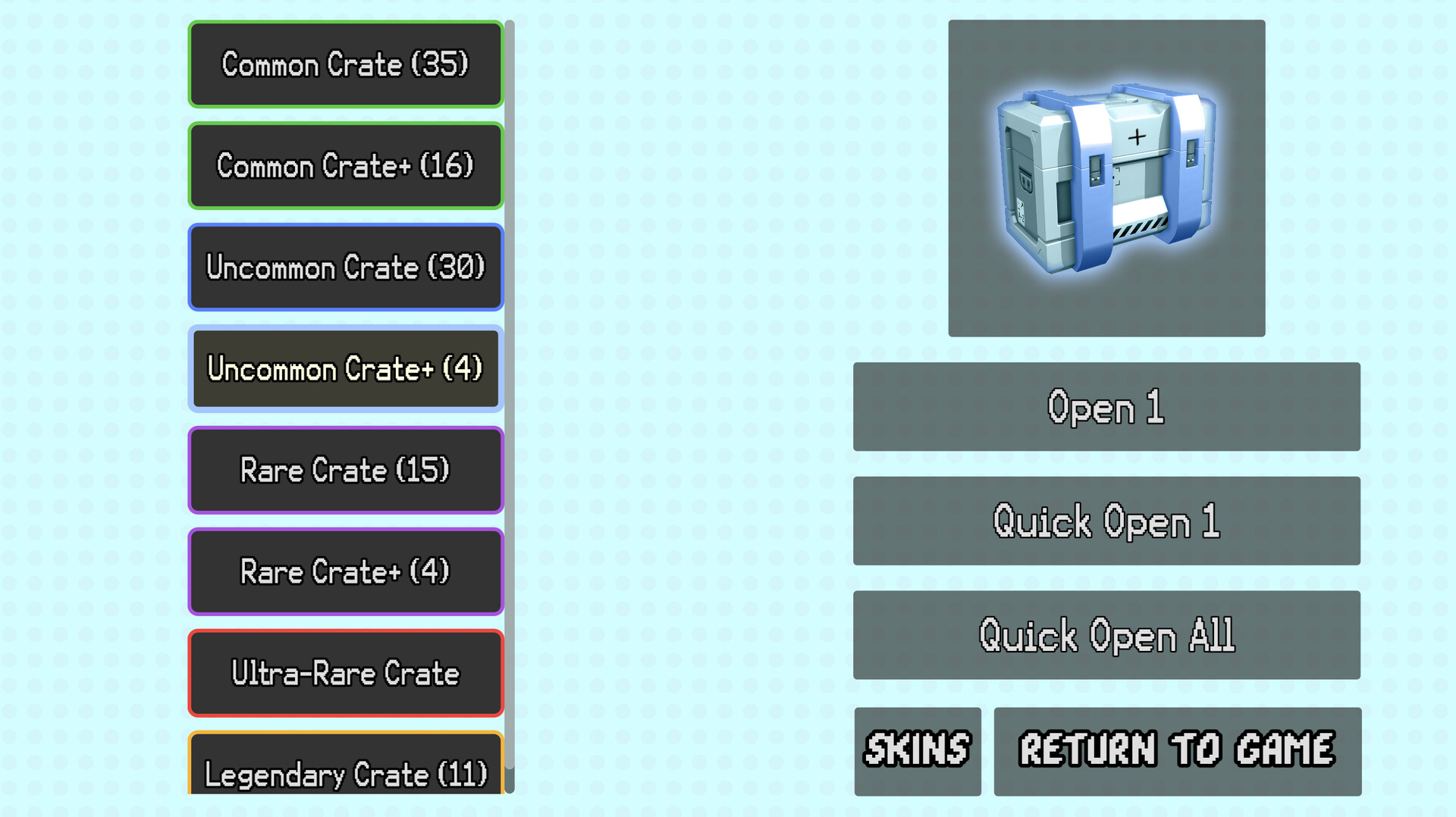Trigger Quick Open All
Image resolution: width=1456 pixels, height=817 pixels.
pos(1106,635)
